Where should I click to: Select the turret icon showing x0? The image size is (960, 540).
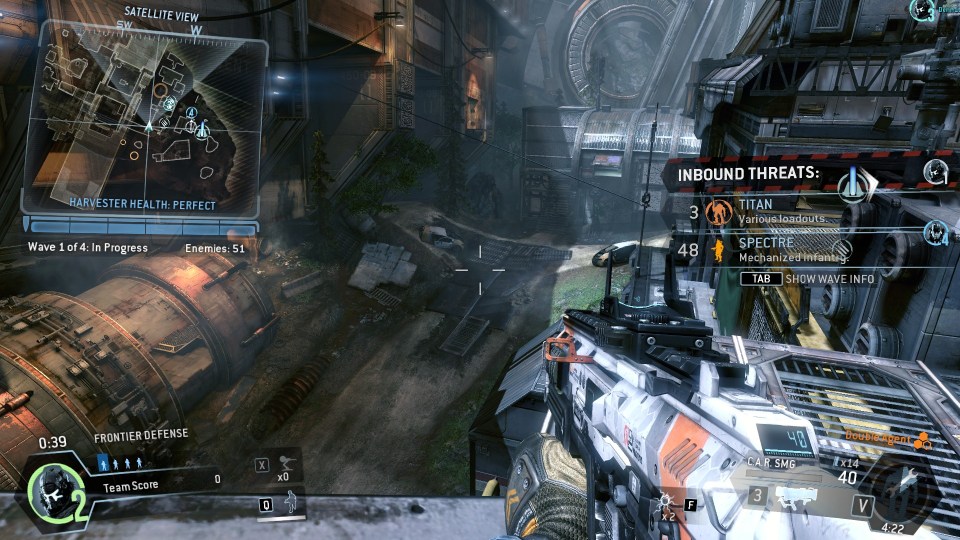pos(290,463)
